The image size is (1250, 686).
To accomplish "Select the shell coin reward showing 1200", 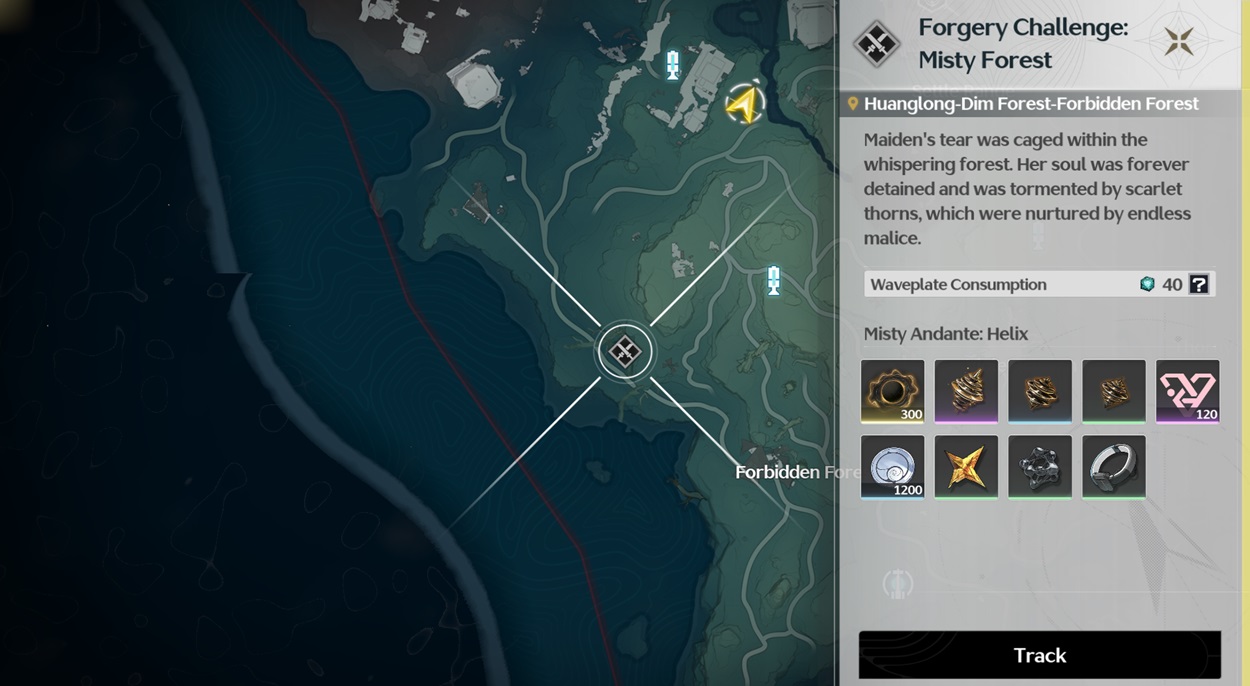I will (892, 466).
